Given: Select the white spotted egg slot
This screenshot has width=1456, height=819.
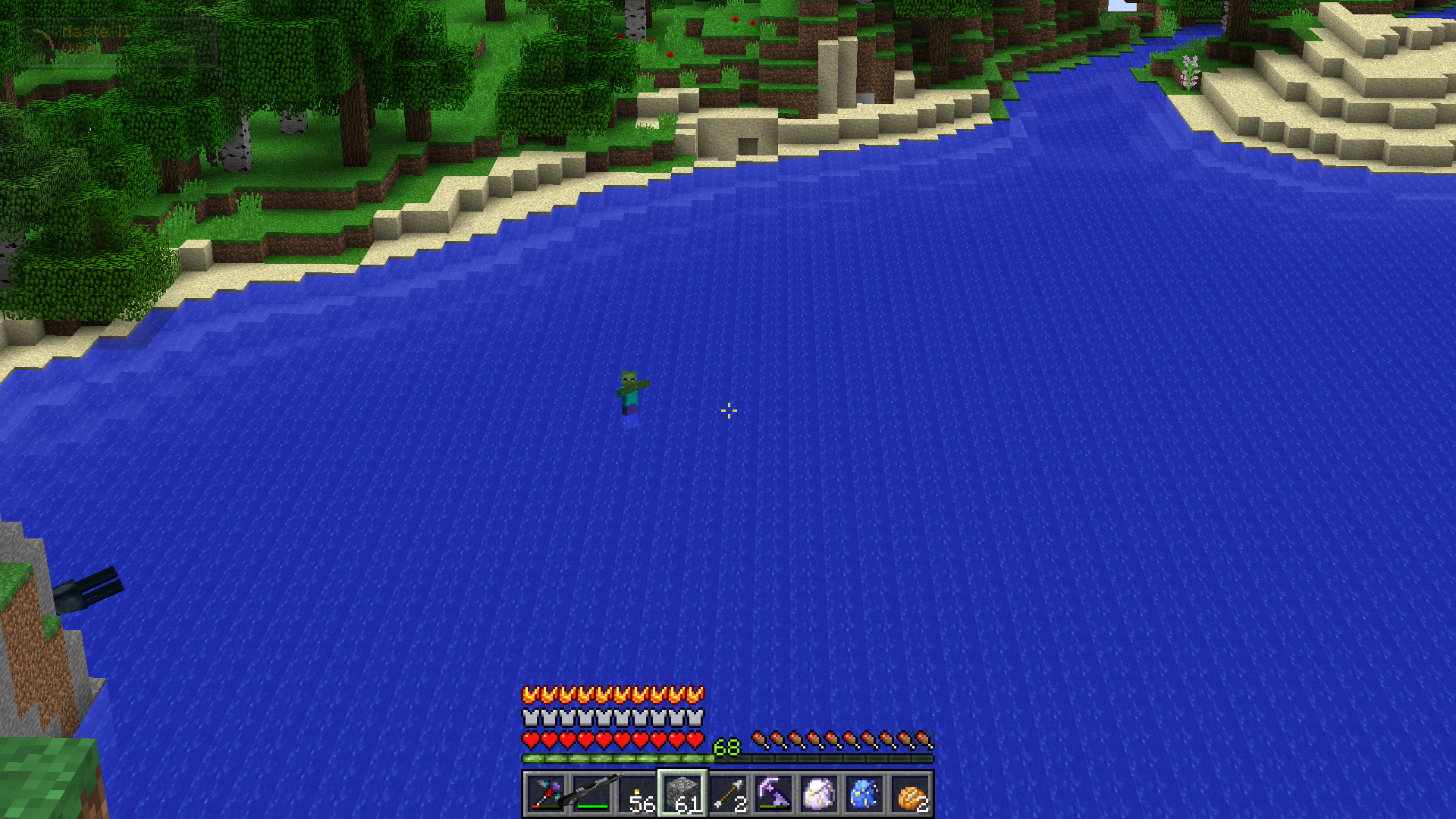Looking at the screenshot, I should coord(819,794).
